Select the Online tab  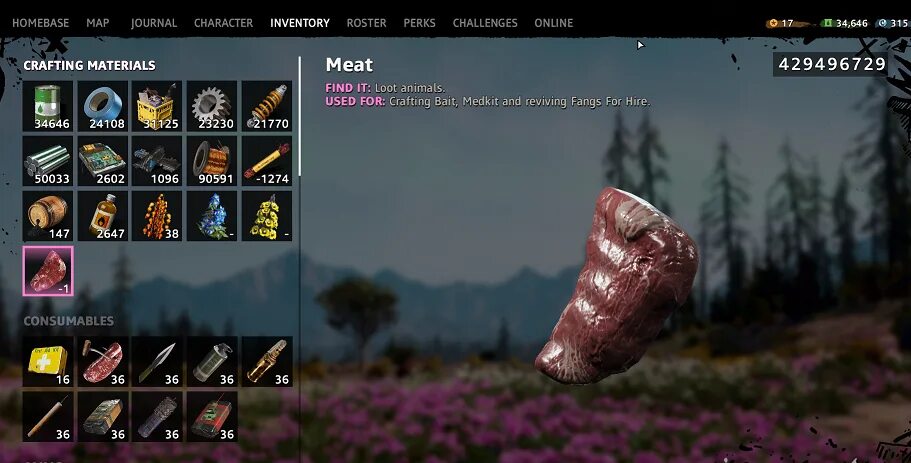(x=554, y=23)
